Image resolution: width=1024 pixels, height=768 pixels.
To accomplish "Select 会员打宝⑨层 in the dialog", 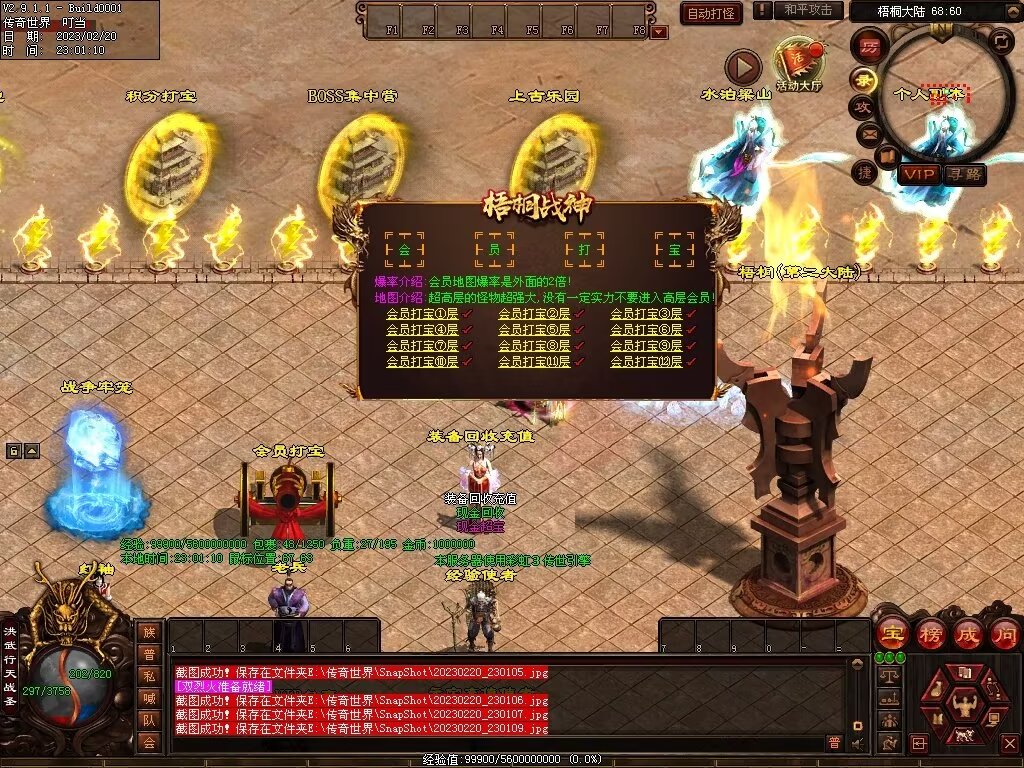I will coord(646,346).
